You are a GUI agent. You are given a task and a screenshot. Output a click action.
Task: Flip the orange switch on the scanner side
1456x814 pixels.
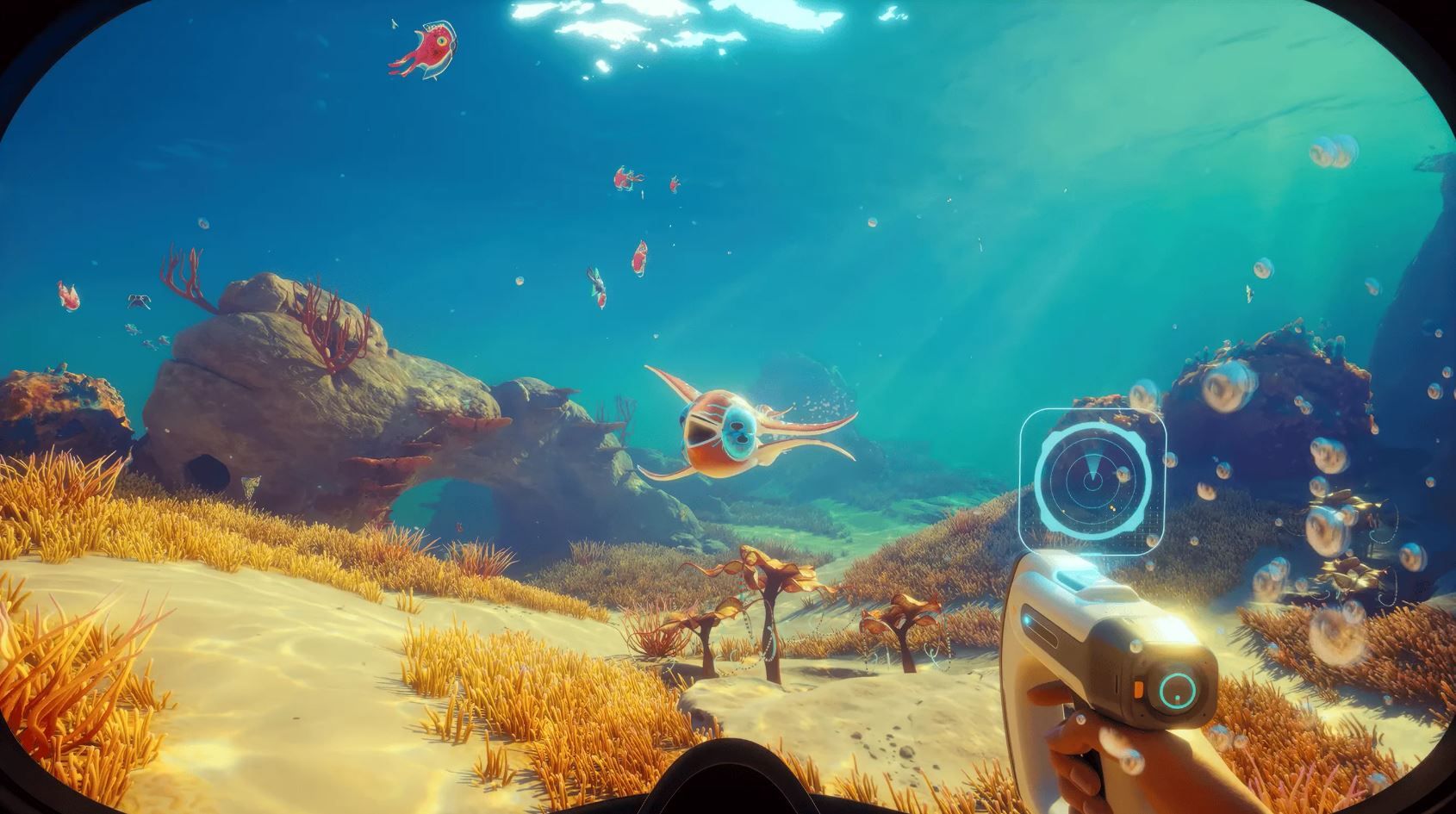pos(1138,689)
